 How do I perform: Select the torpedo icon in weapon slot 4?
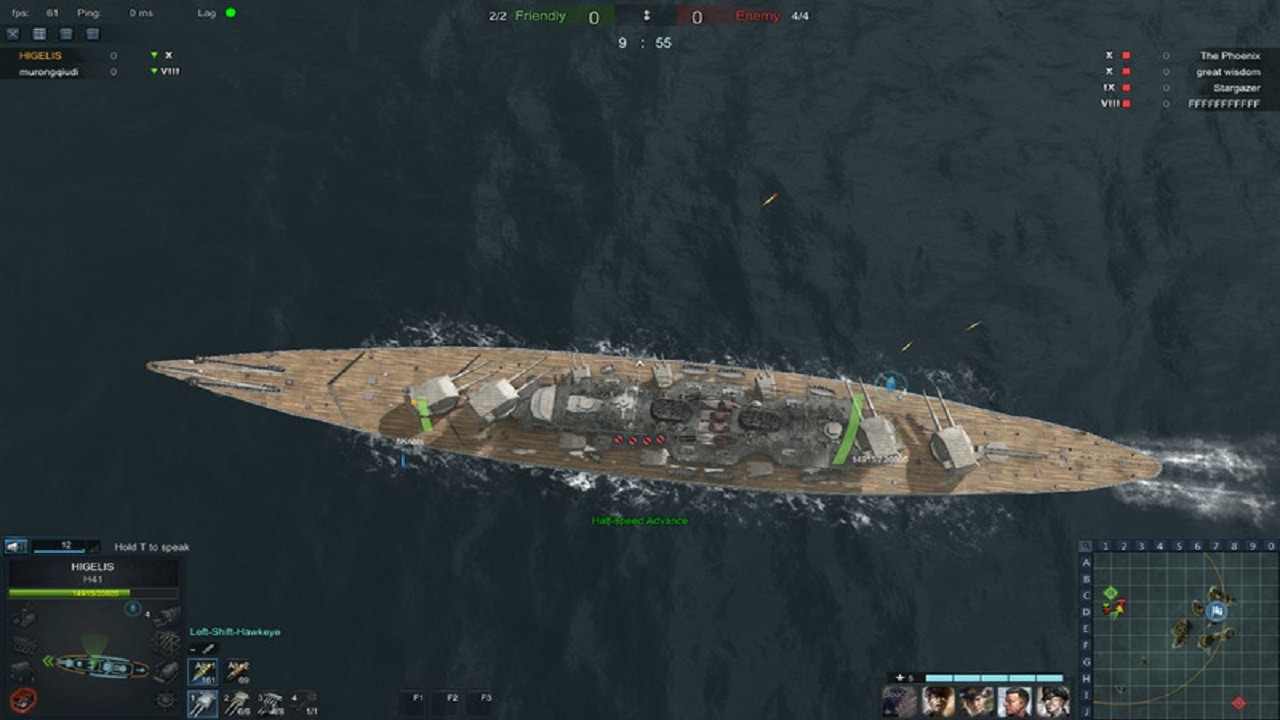coord(298,703)
